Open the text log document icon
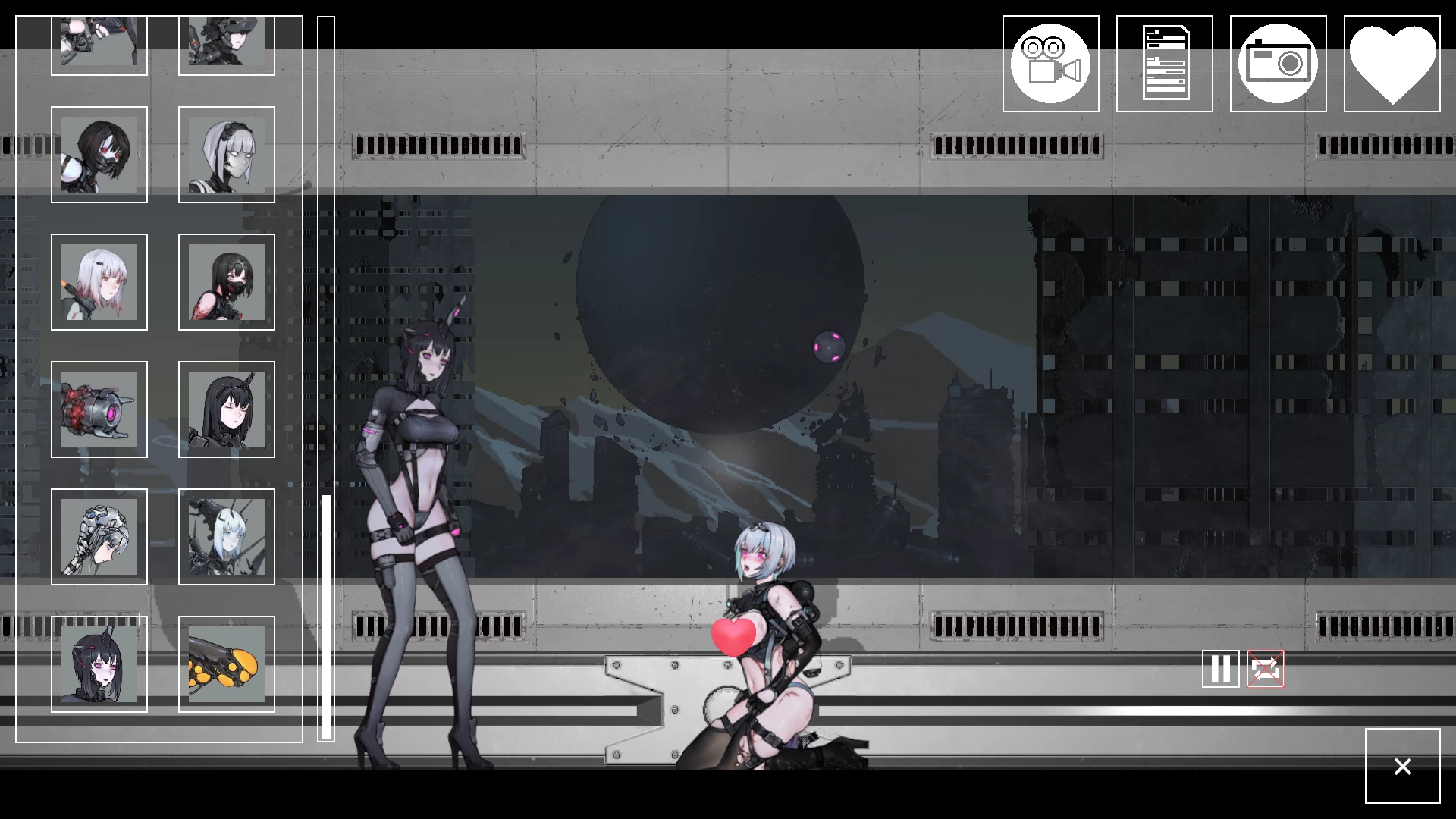1456x819 pixels. pyautogui.click(x=1164, y=62)
